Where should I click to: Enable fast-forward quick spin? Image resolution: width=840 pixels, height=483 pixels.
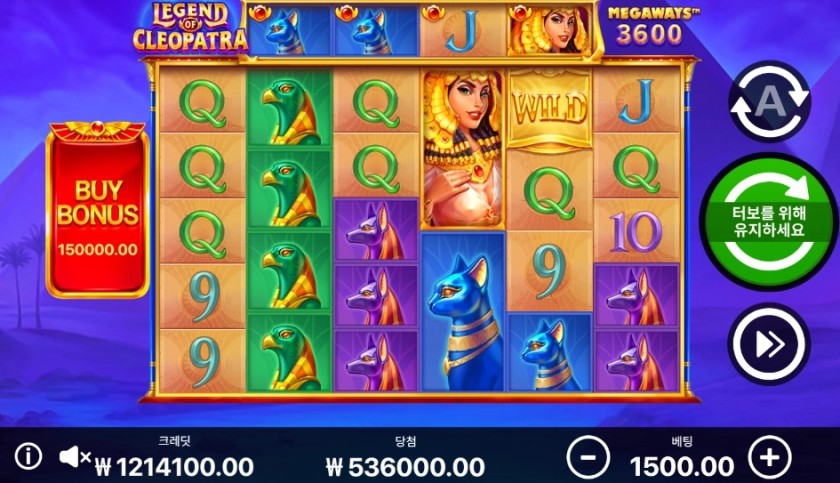click(x=768, y=343)
